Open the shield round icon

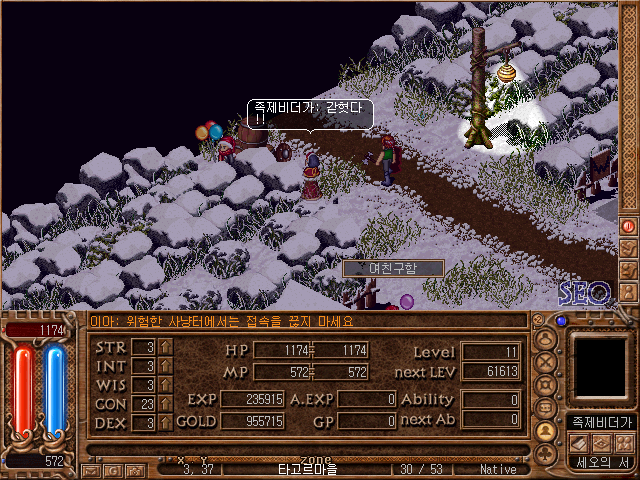(546, 384)
